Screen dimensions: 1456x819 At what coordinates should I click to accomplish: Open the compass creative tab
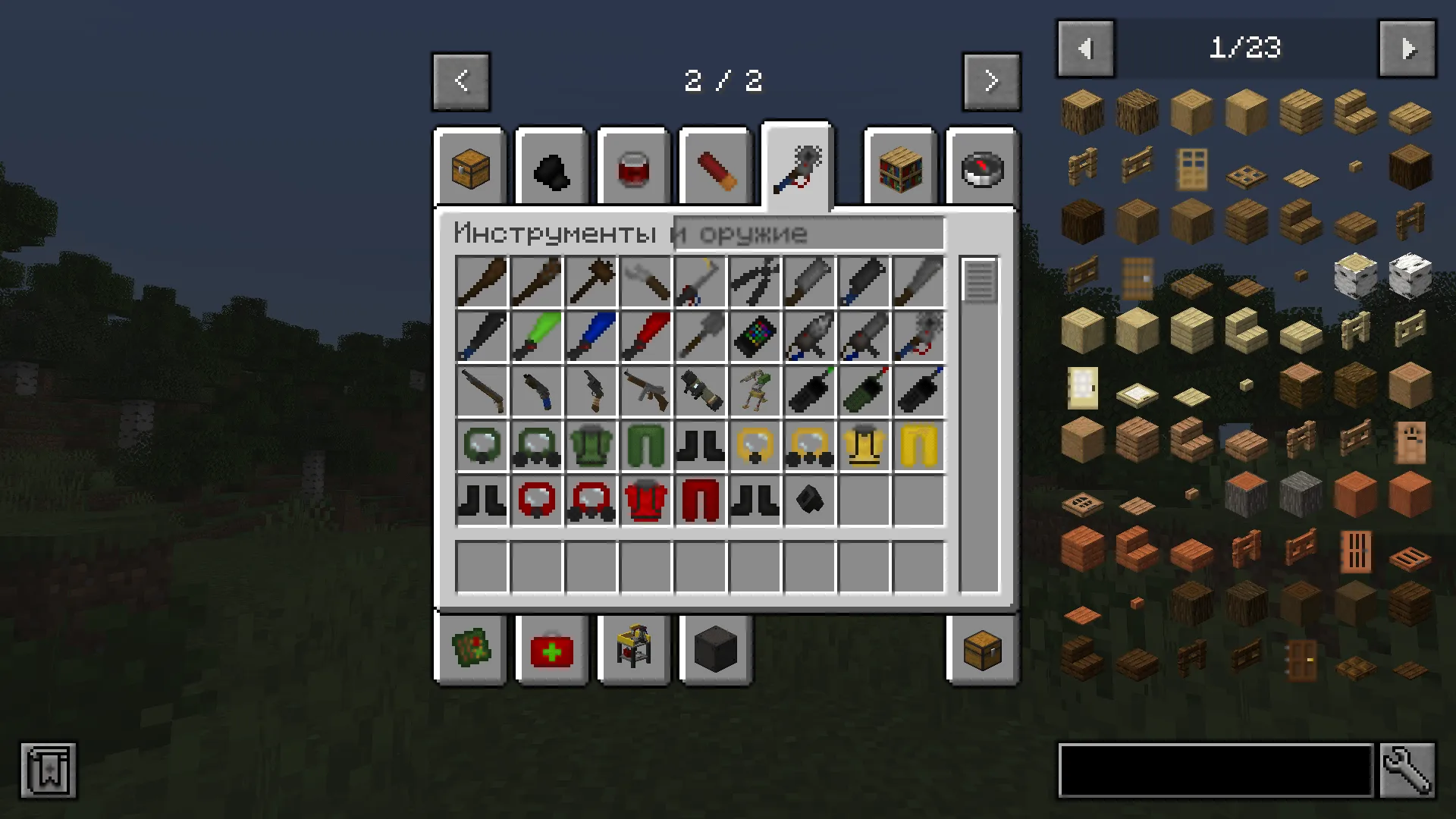tap(981, 167)
